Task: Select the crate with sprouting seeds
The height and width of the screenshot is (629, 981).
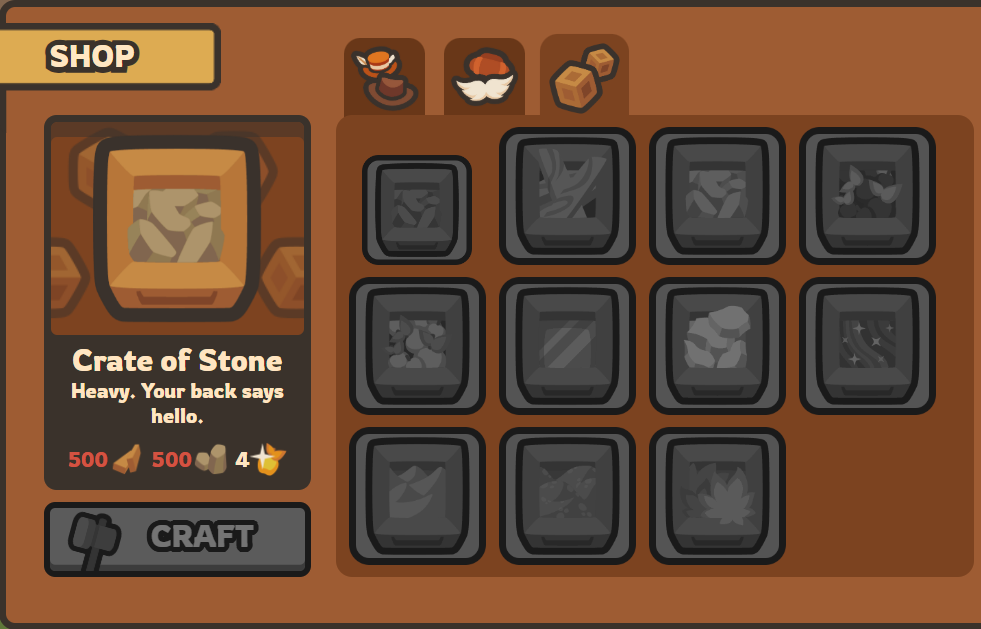Action: point(867,195)
